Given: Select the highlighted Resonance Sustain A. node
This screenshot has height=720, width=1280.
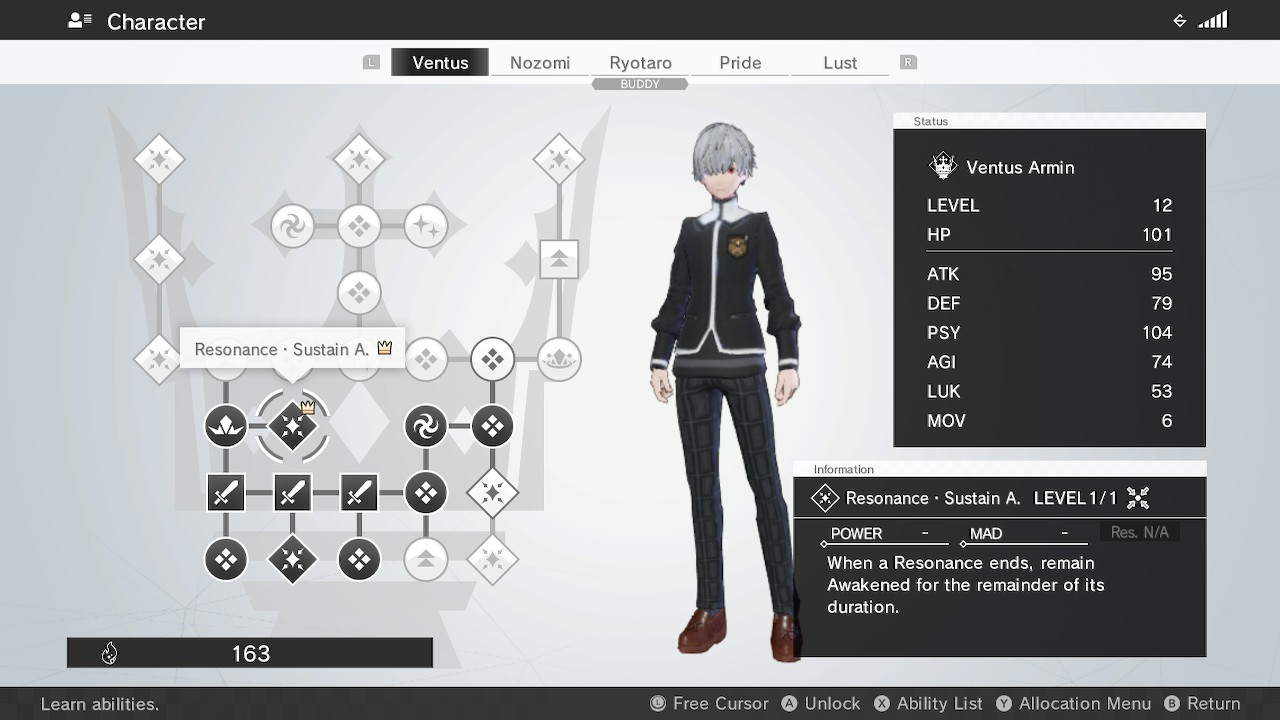Looking at the screenshot, I should (x=292, y=427).
